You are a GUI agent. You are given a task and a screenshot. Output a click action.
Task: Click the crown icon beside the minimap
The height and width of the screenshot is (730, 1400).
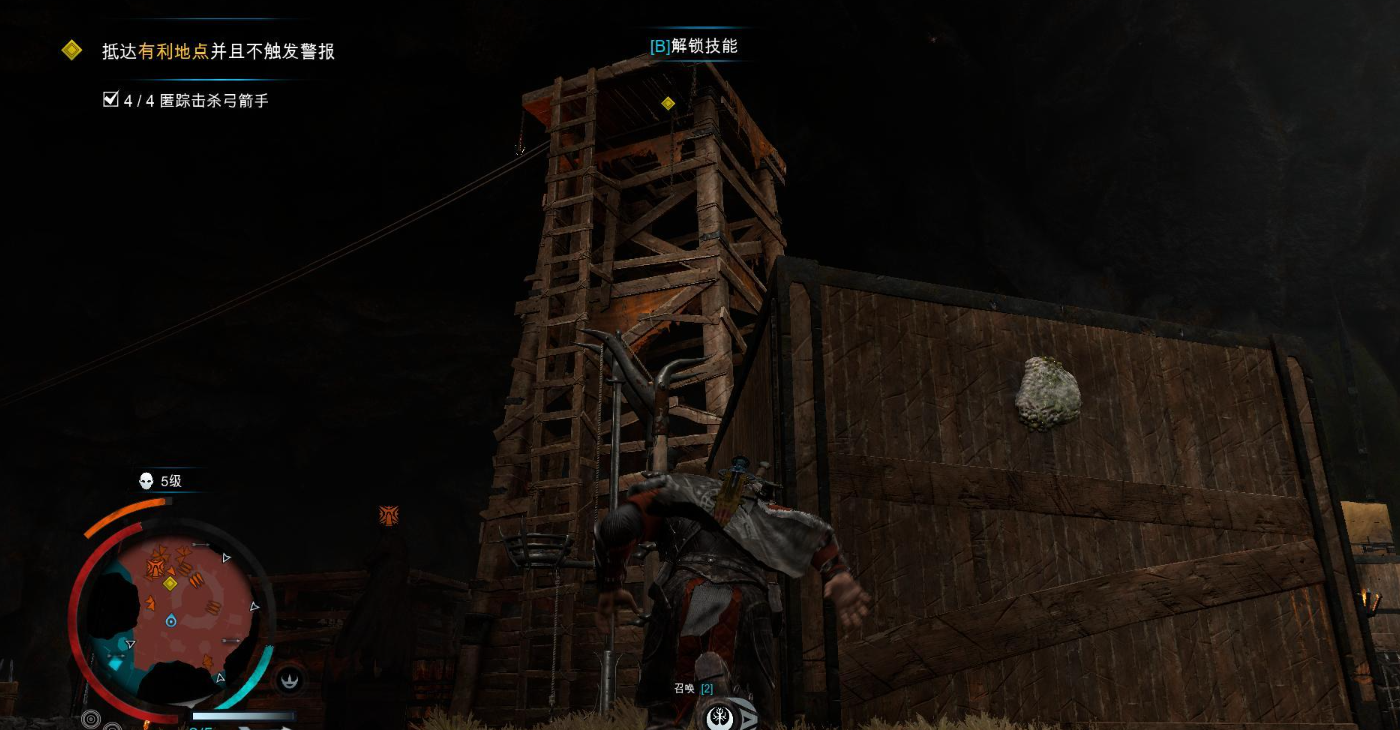tap(291, 680)
